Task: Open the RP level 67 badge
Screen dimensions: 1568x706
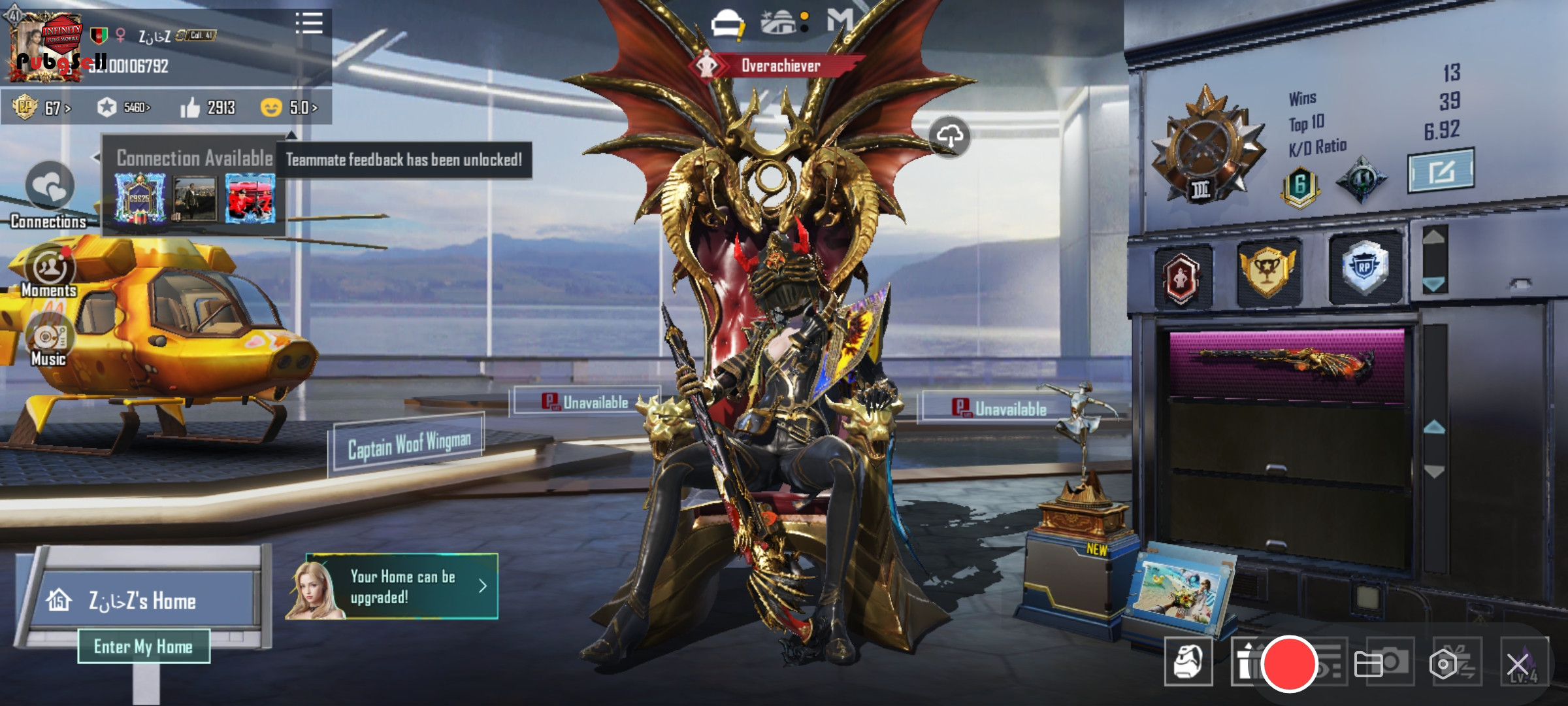Action: click(x=42, y=108)
